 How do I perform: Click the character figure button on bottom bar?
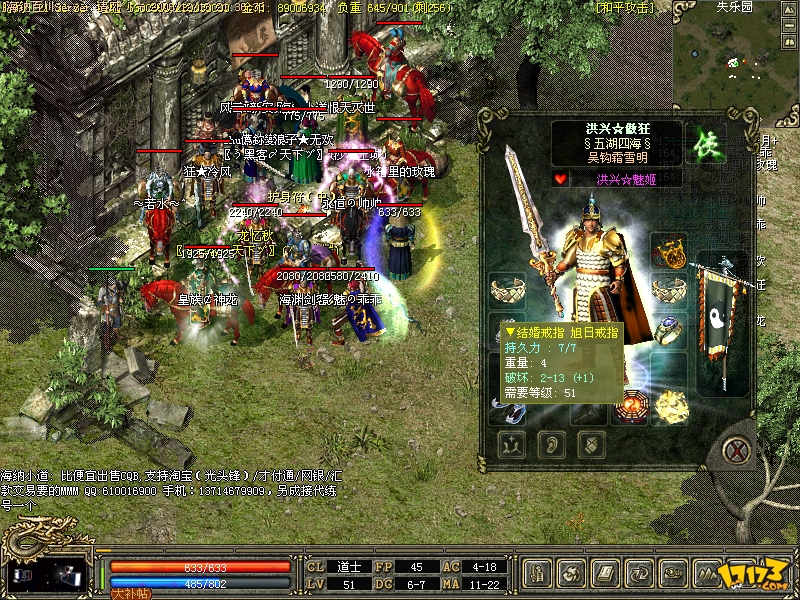click(x=537, y=574)
